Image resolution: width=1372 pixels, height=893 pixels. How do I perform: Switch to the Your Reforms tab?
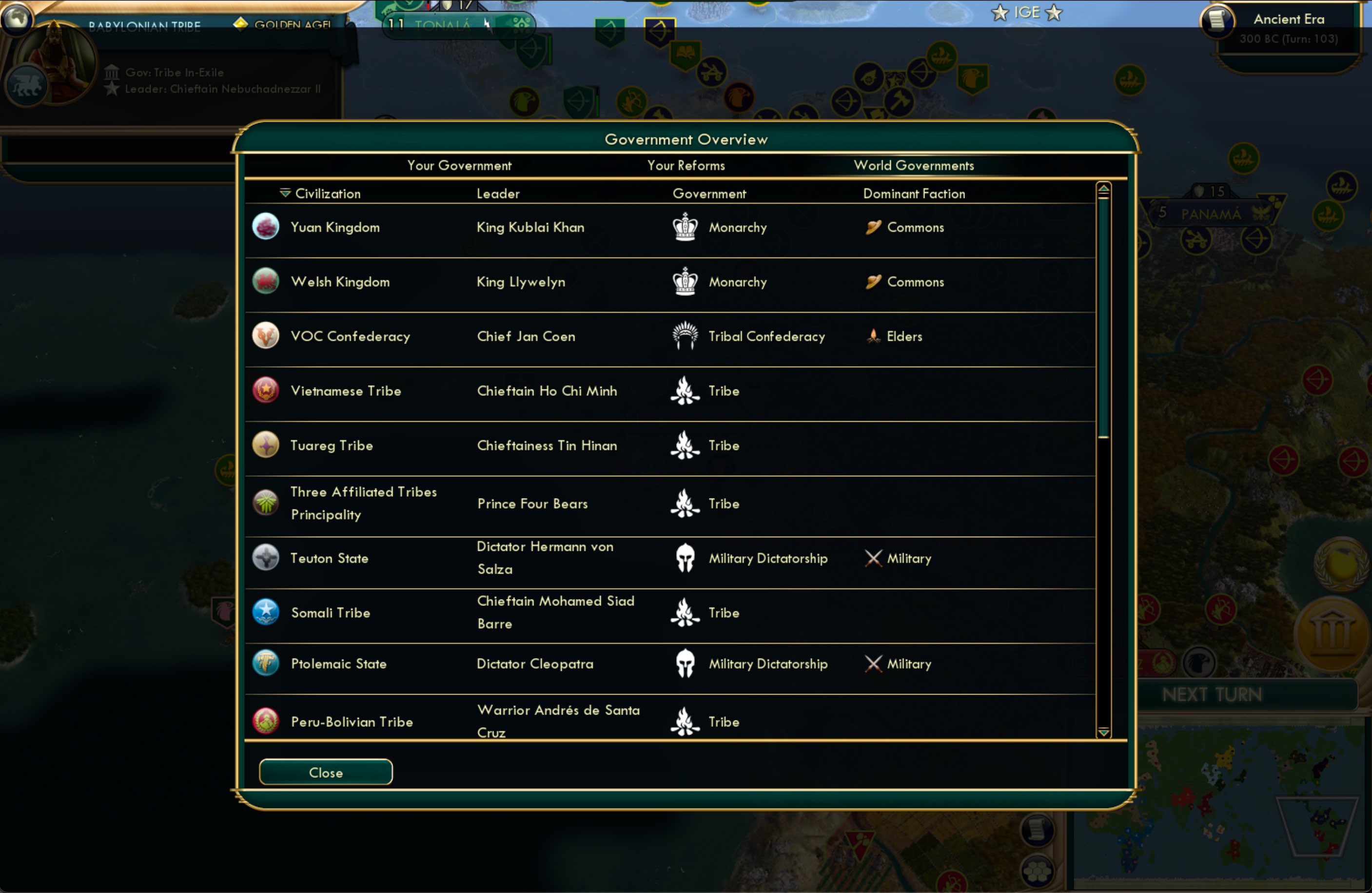coord(686,165)
